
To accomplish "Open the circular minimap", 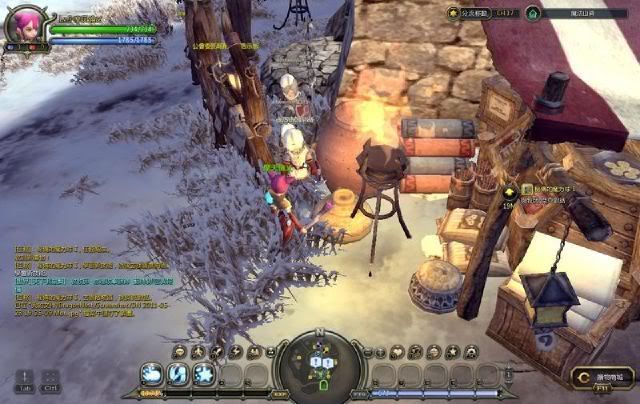I will (320, 365).
